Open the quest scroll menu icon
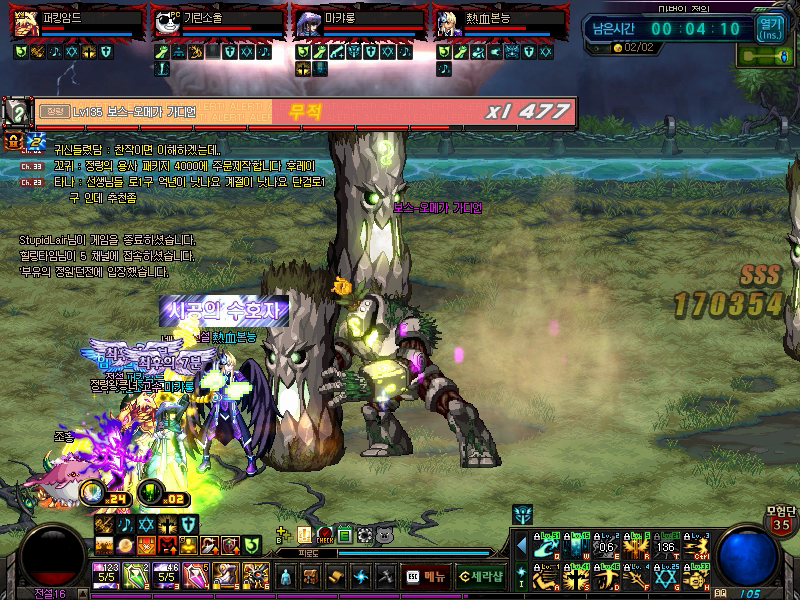The image size is (800, 600). [x=335, y=576]
